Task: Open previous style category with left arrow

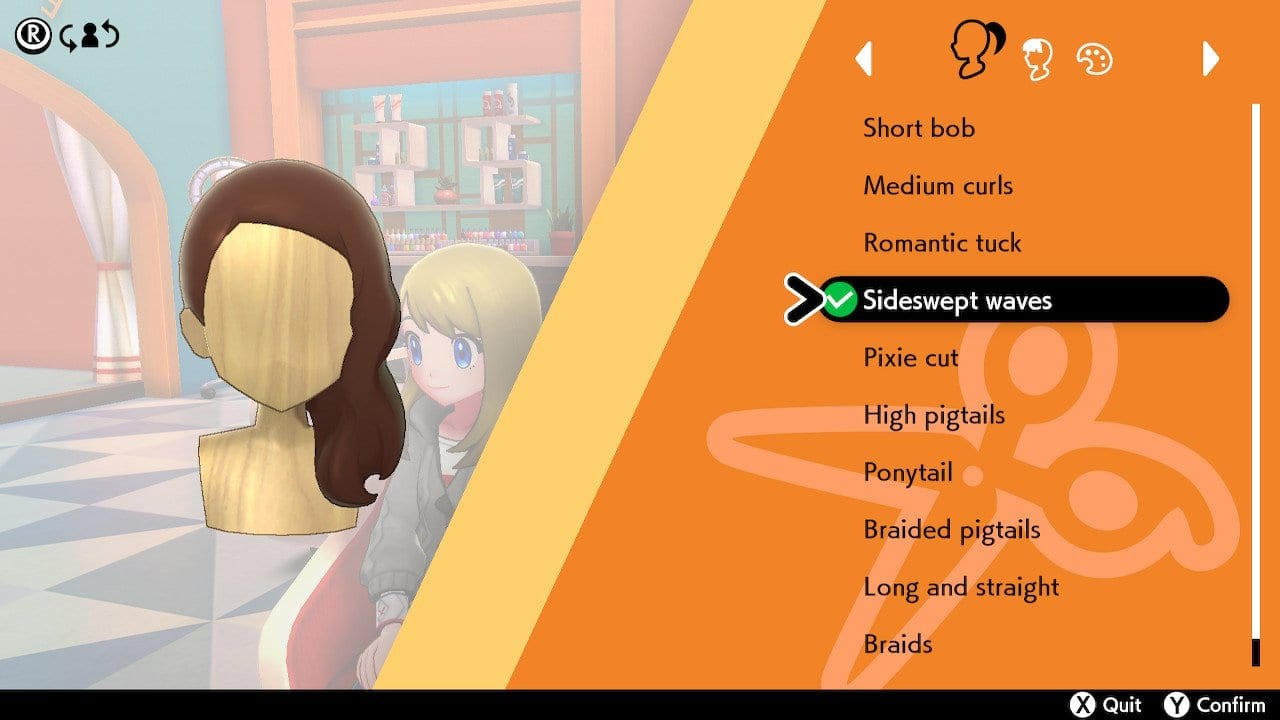Action: click(x=865, y=60)
